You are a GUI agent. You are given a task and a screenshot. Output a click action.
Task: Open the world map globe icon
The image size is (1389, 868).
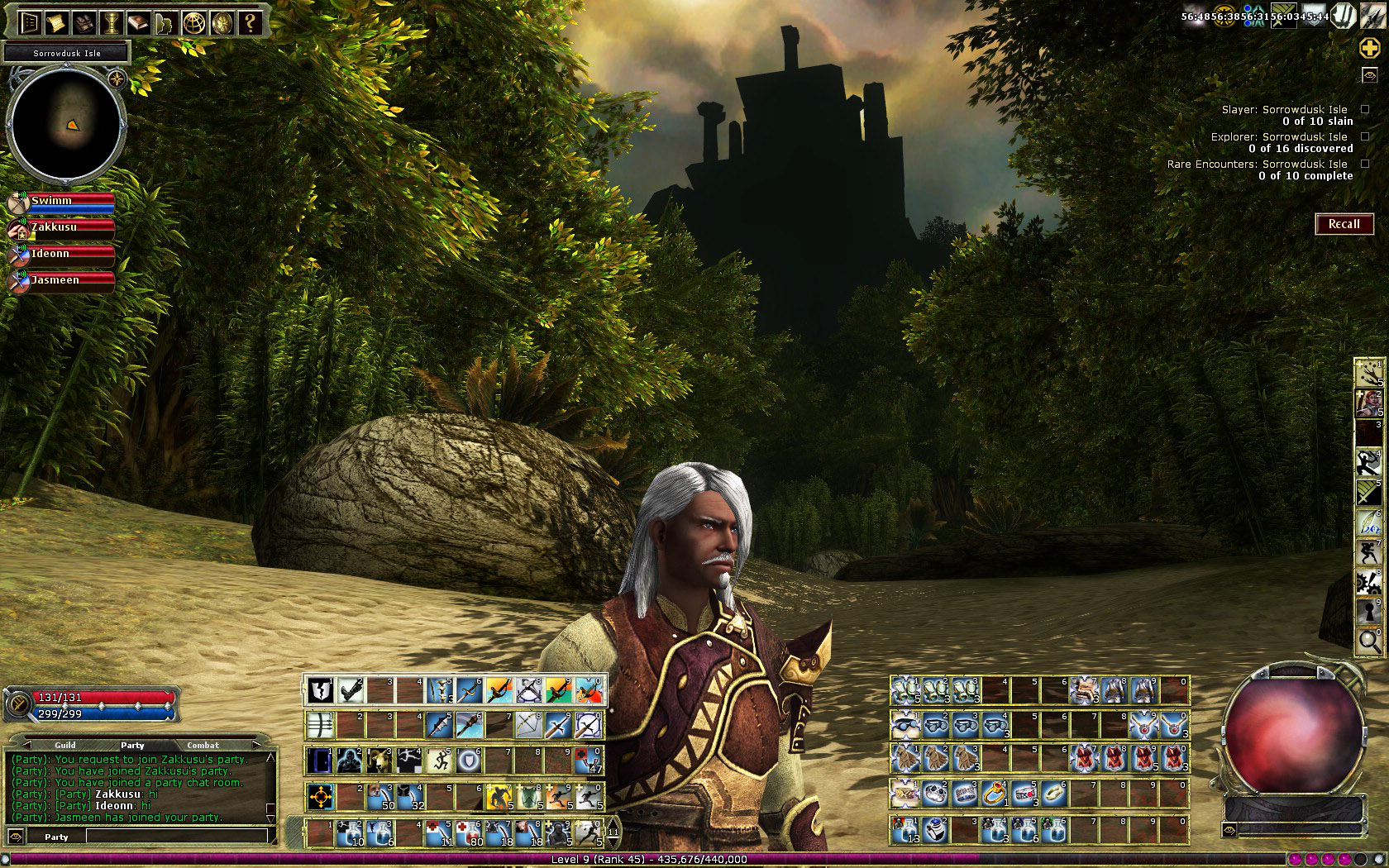point(193,23)
